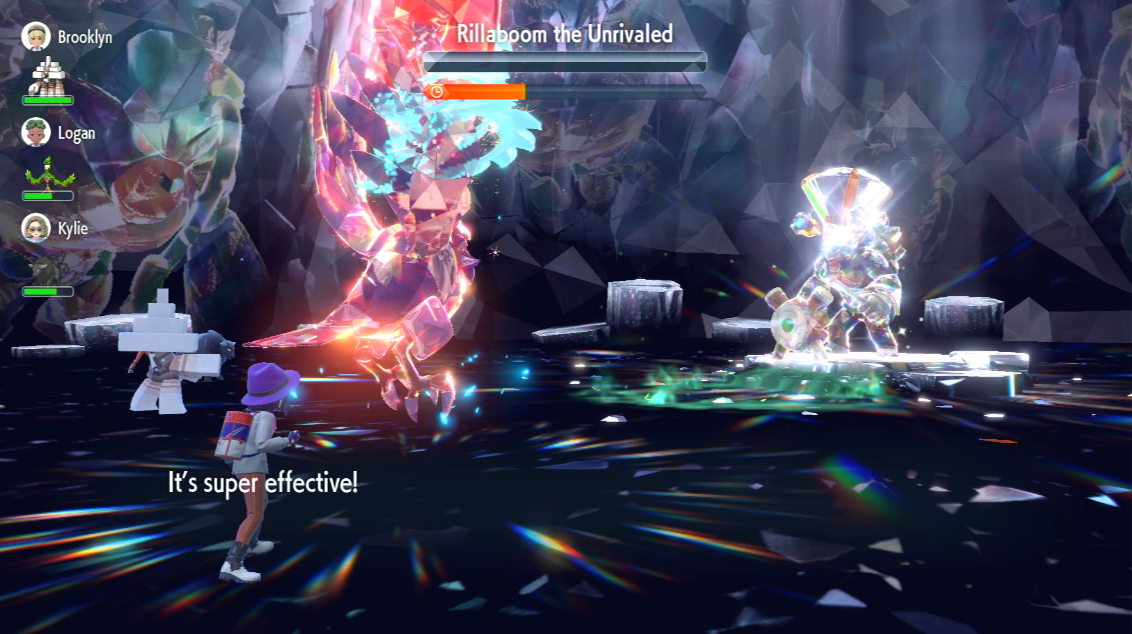Select Brooklyn's trainer portrait
The width and height of the screenshot is (1132, 634).
point(36,37)
